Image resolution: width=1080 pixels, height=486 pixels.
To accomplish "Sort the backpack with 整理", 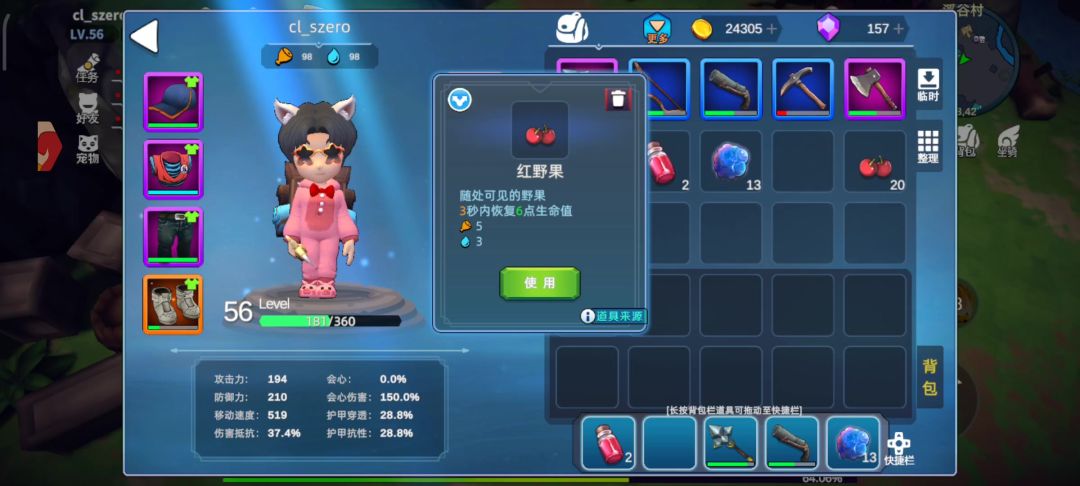I will point(928,146).
